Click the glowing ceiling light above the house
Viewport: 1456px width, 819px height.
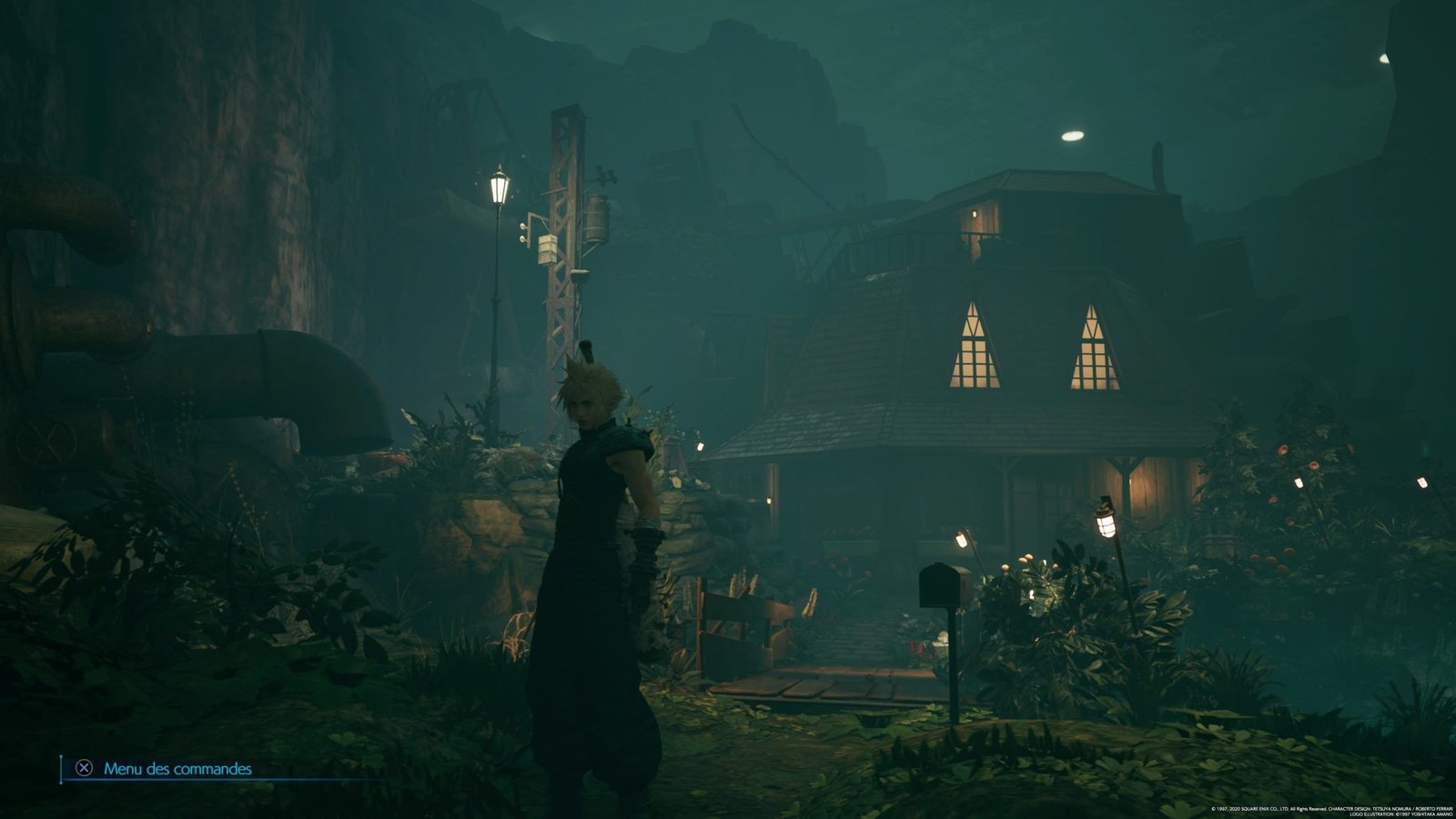pos(1072,136)
